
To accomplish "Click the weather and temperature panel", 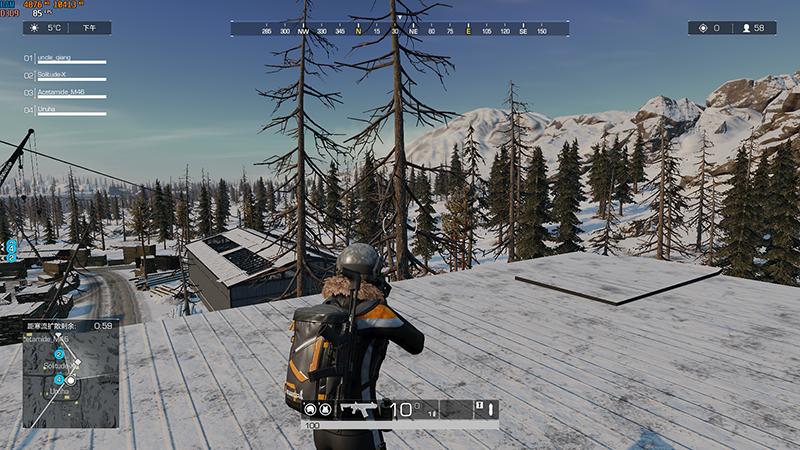I will 68,28.
